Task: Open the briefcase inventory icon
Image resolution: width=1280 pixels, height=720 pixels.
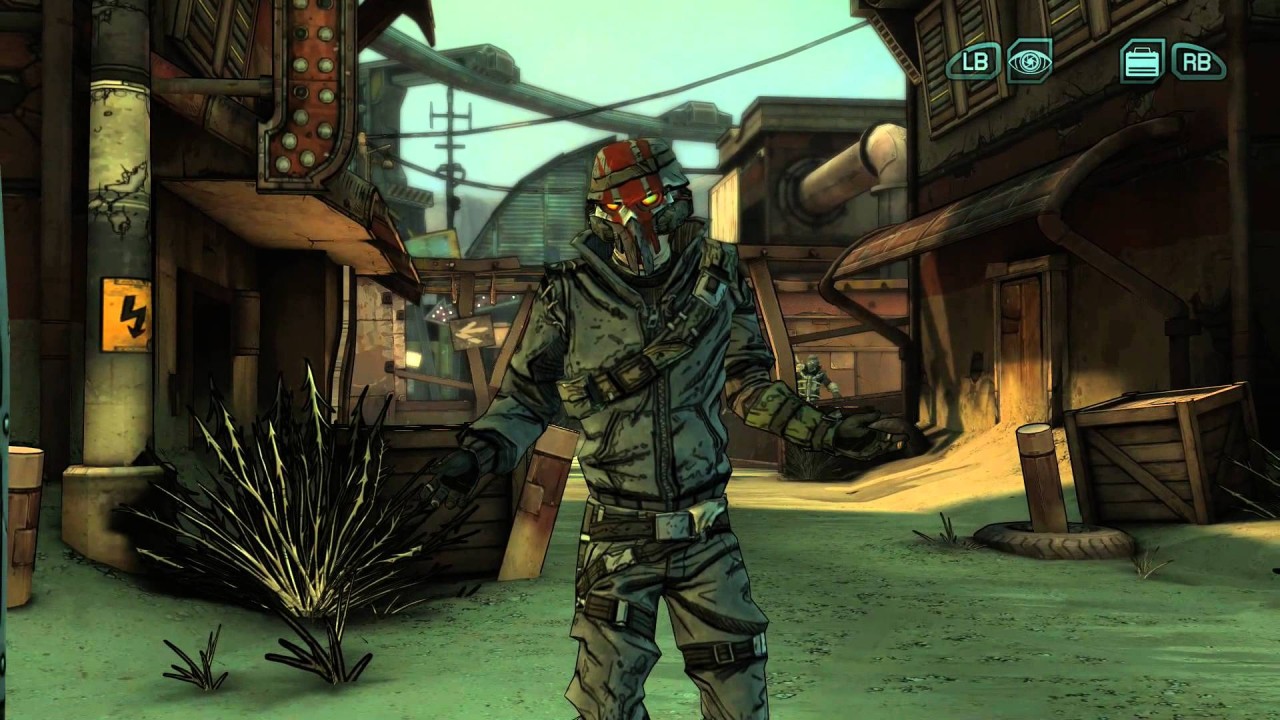Action: [x=1142, y=61]
